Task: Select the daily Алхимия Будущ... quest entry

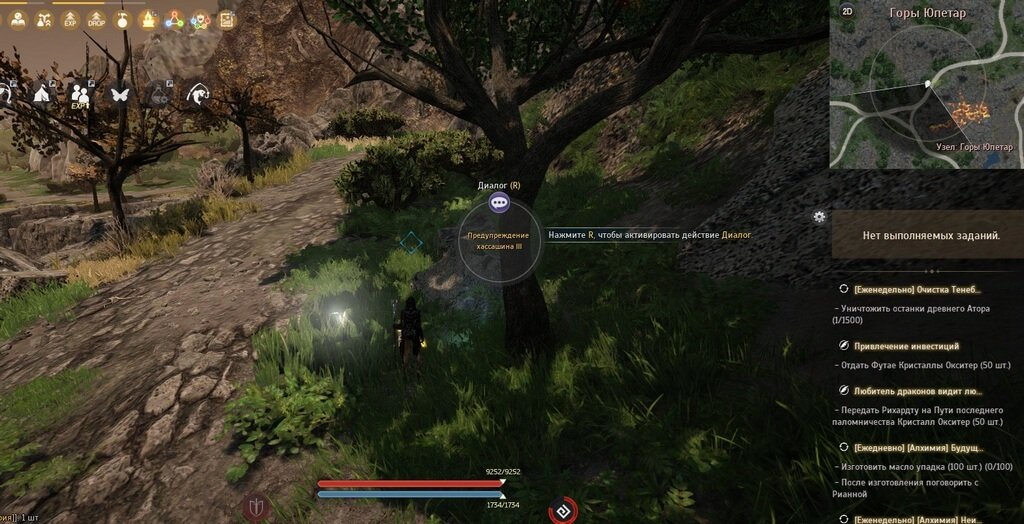Action: click(918, 448)
